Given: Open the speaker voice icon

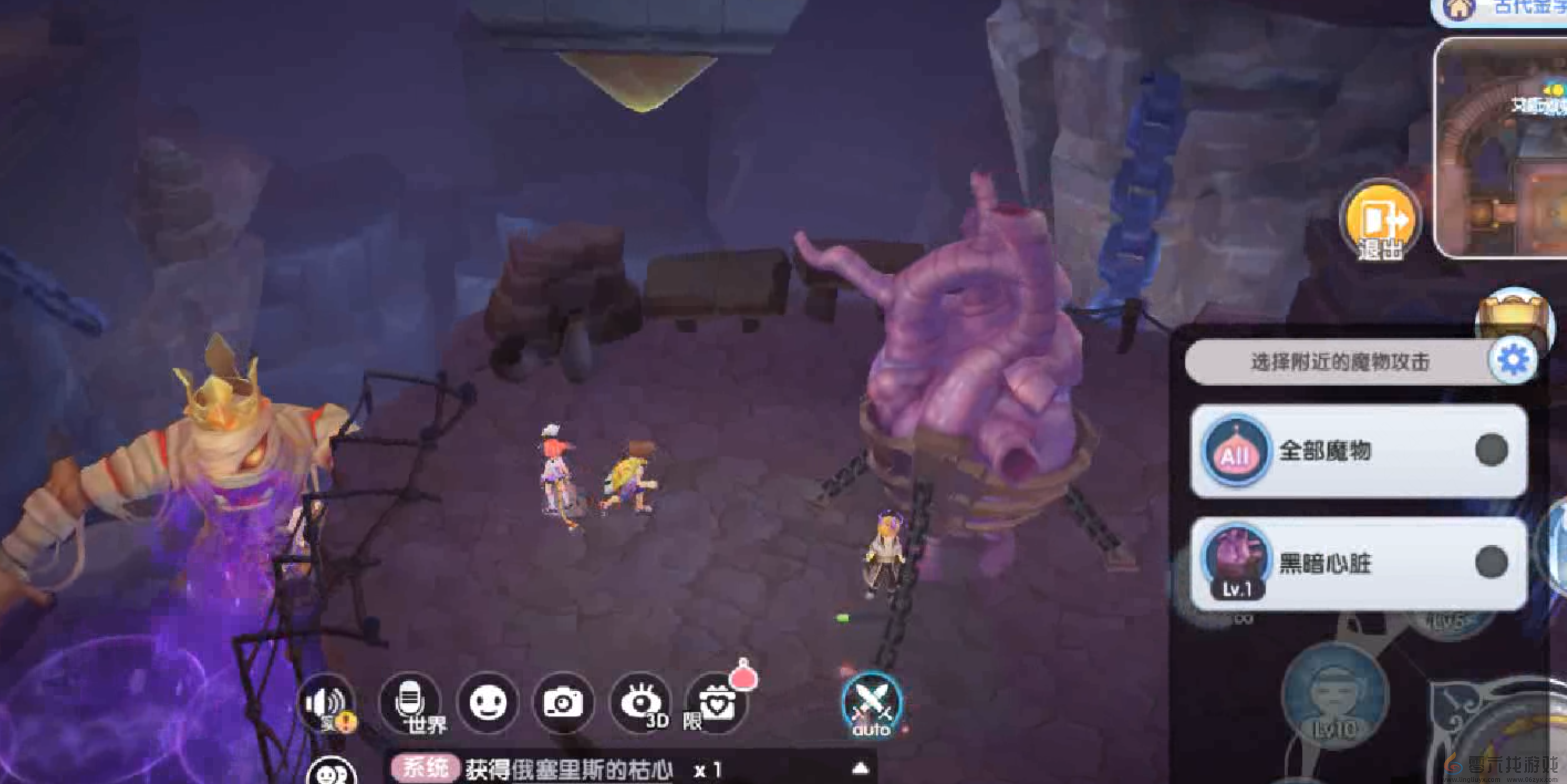Looking at the screenshot, I should [x=327, y=703].
